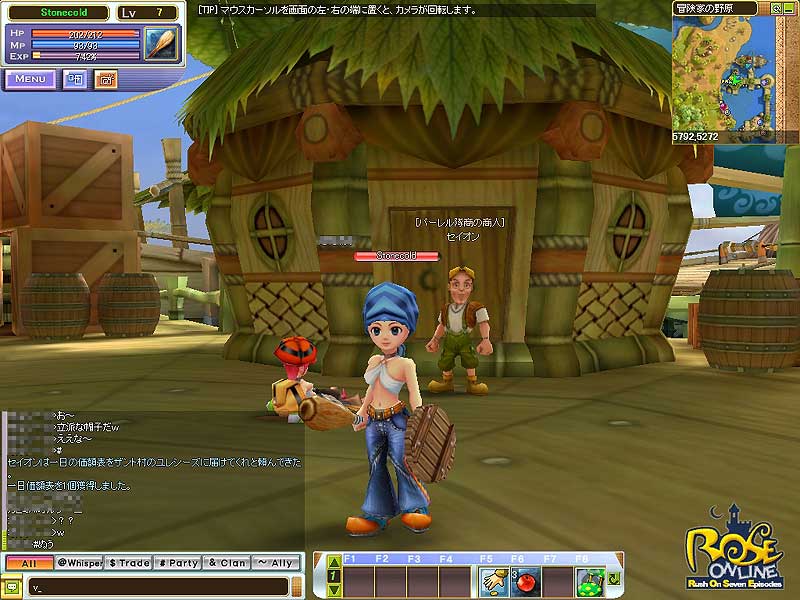Choose the # Party chat tab

tap(178, 563)
